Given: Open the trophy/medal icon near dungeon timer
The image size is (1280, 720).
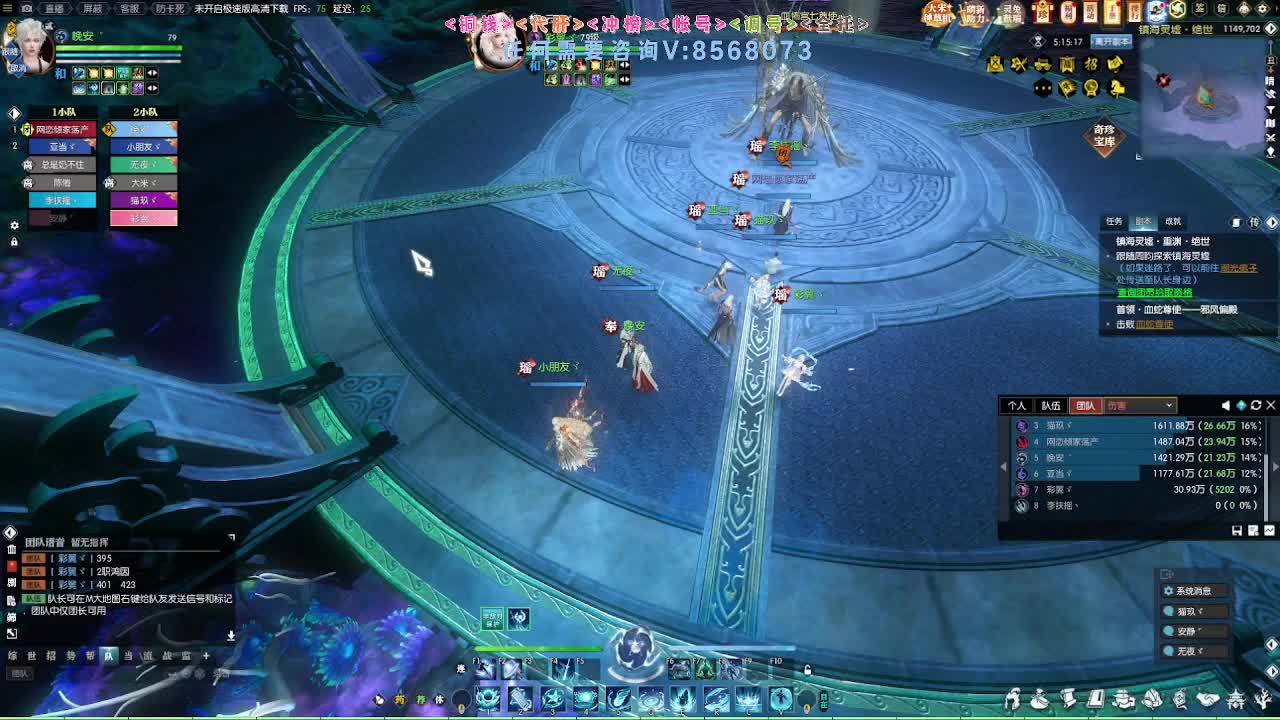Looking at the screenshot, I should (1091, 88).
